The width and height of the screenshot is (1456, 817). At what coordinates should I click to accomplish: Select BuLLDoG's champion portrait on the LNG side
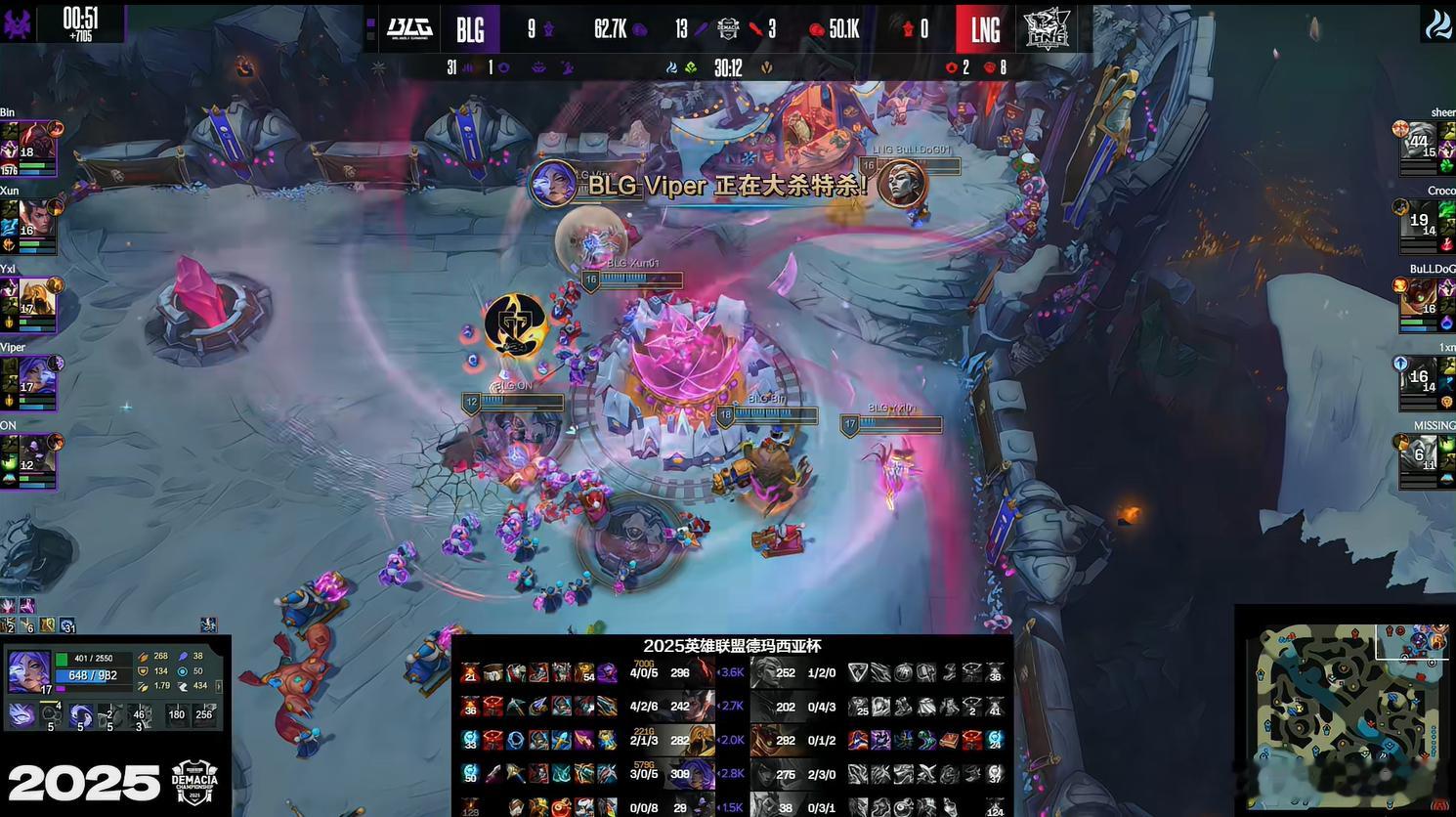click(1419, 299)
